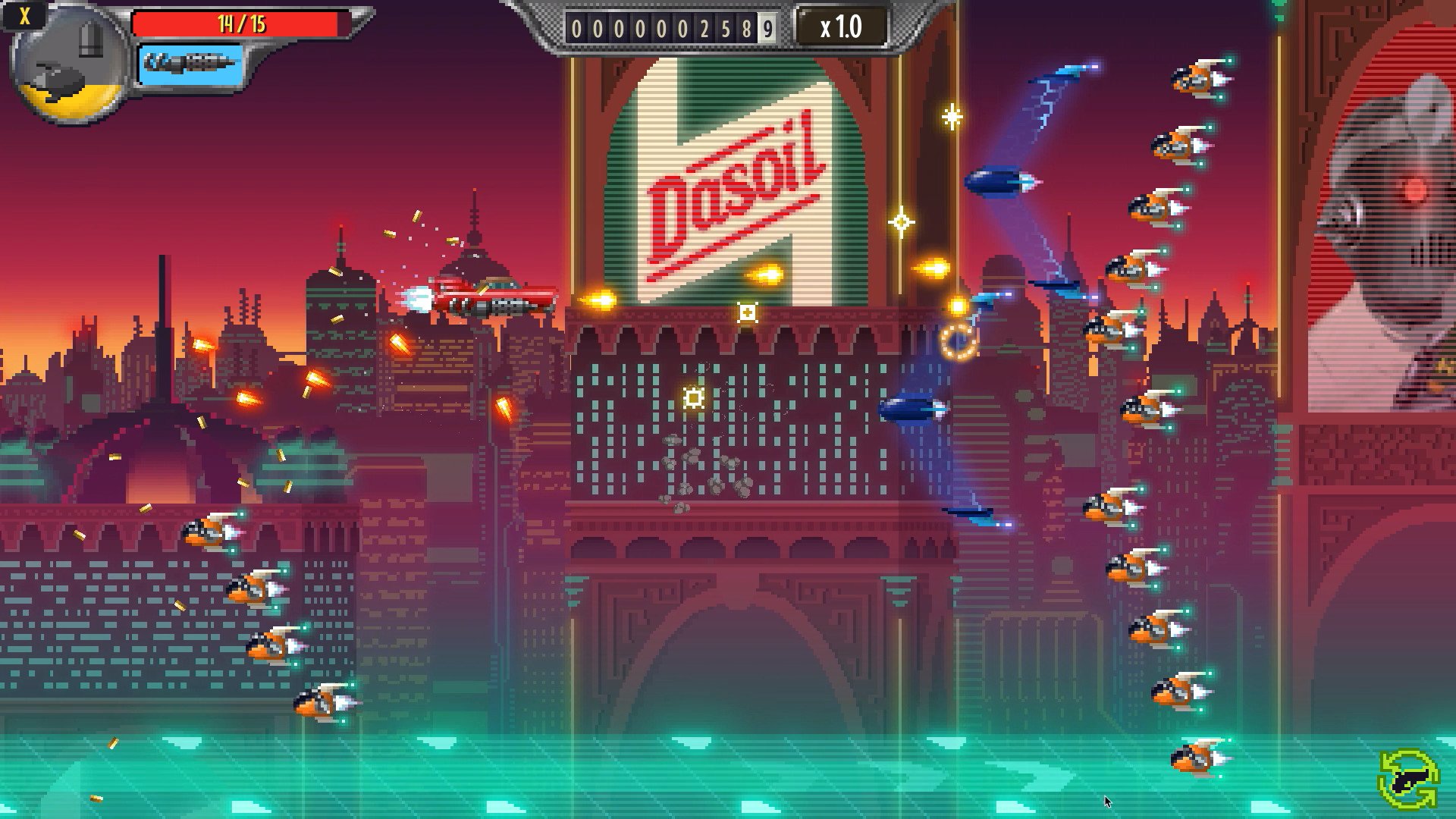Click the sparkle pickup above the lightning bolt
The width and height of the screenshot is (1456, 819).
coord(950,118)
